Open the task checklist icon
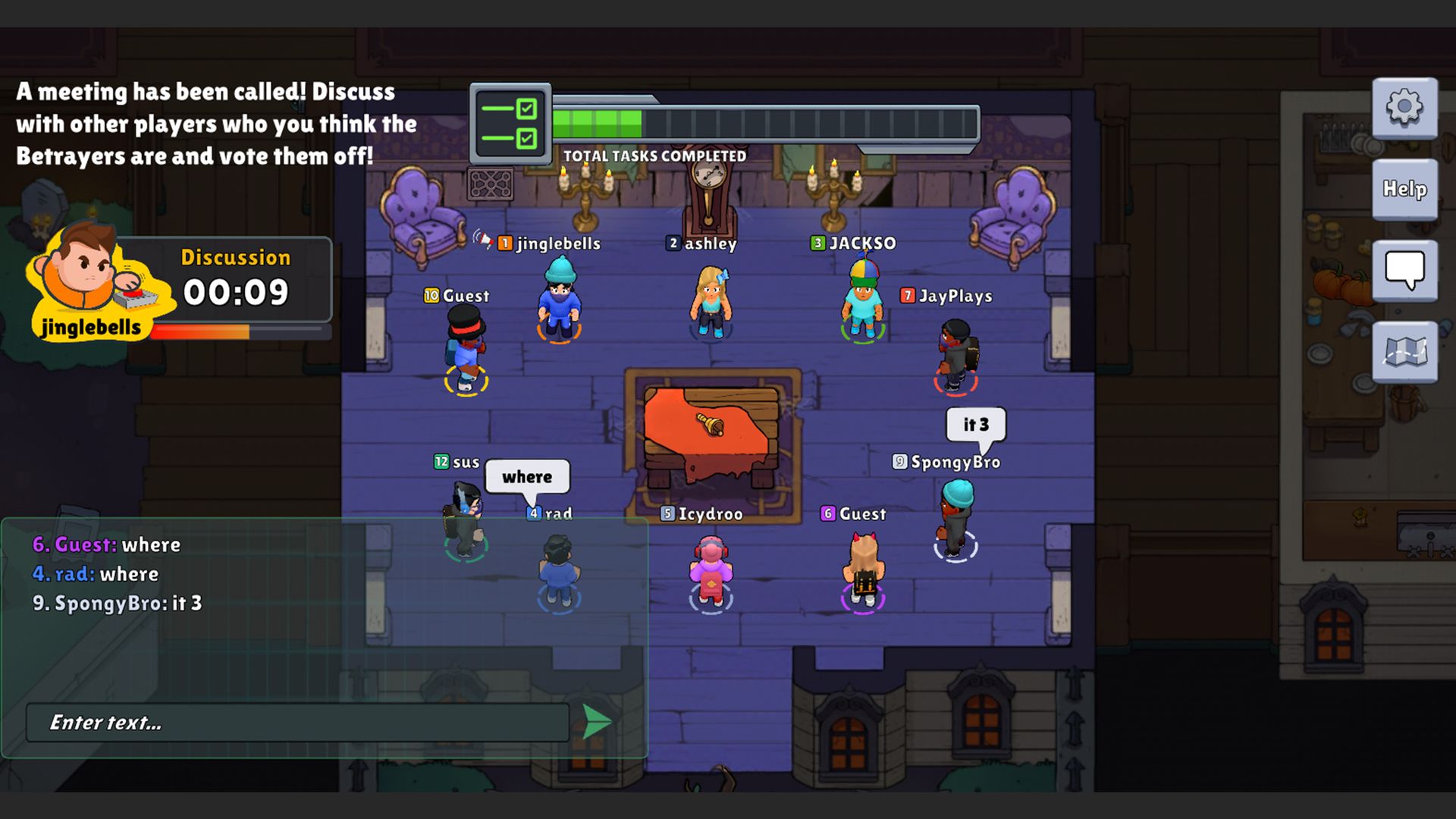The width and height of the screenshot is (1456, 819). [x=511, y=124]
